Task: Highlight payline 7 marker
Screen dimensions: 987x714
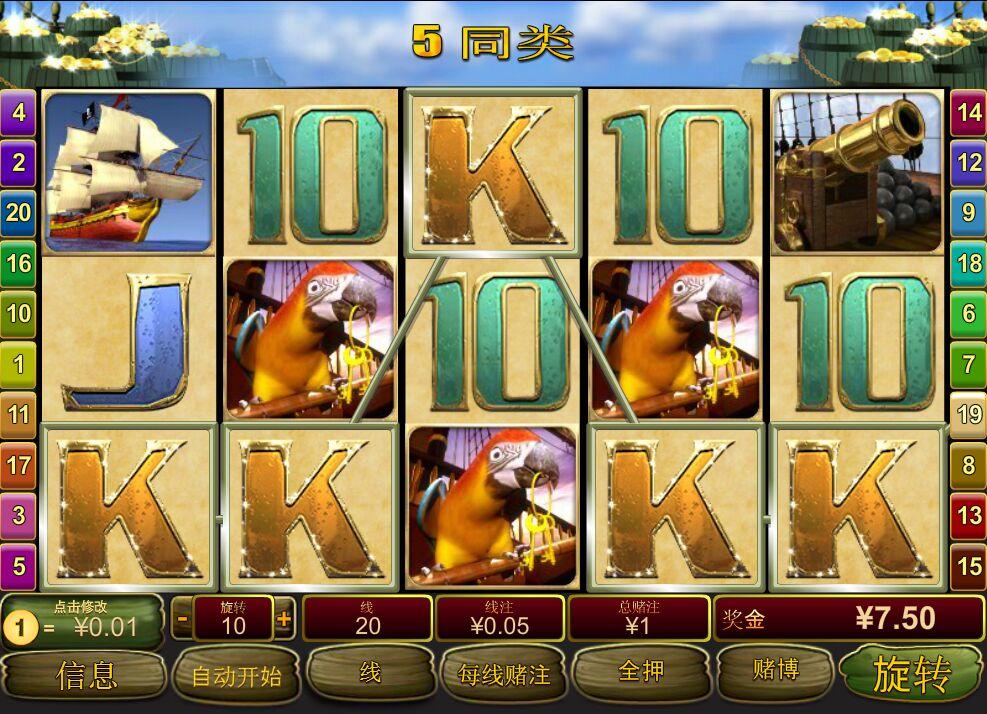Action: coord(969,363)
